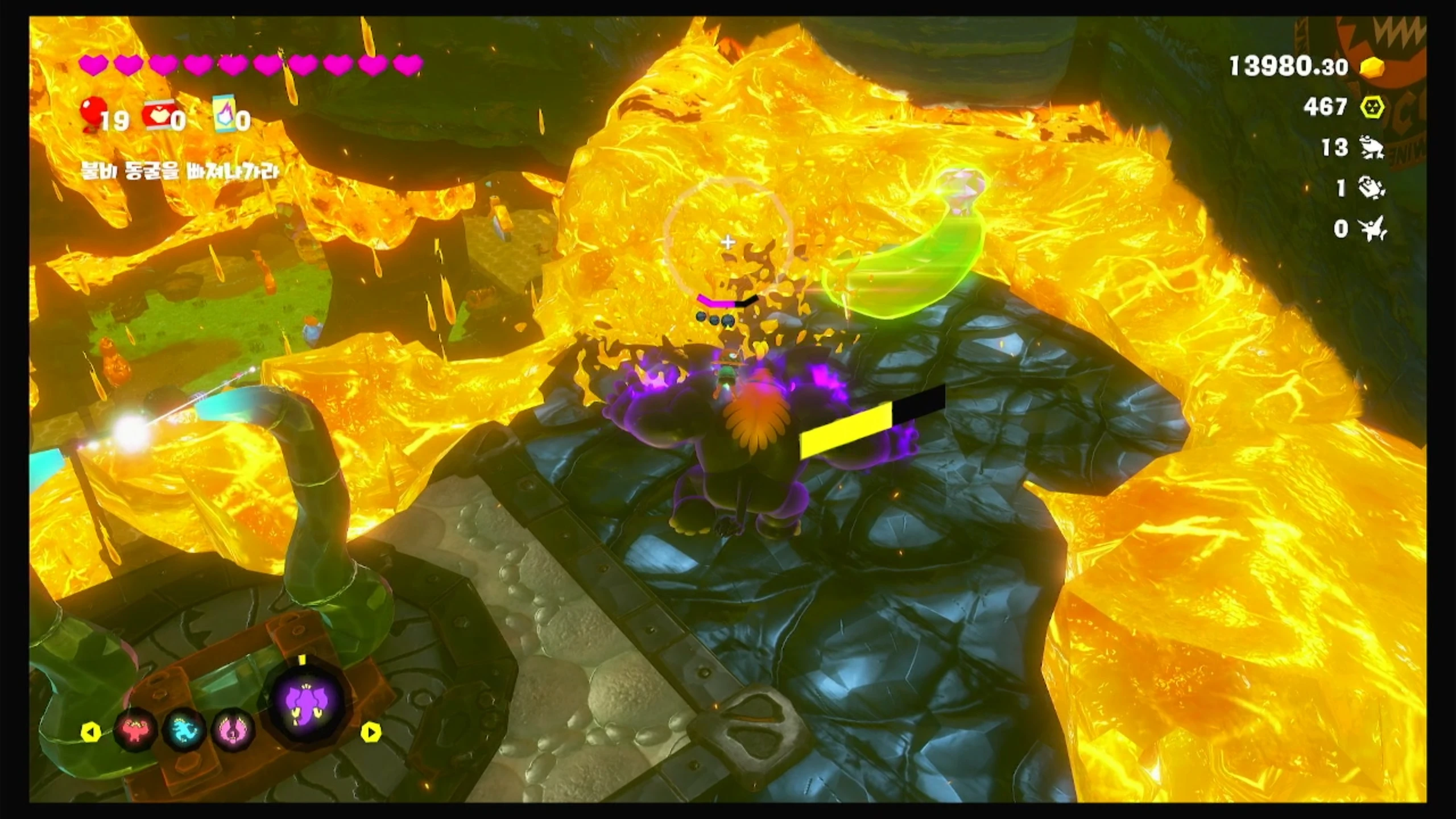Click the gold nugget currency icon
This screenshot has height=819, width=1456.
tap(1372, 68)
